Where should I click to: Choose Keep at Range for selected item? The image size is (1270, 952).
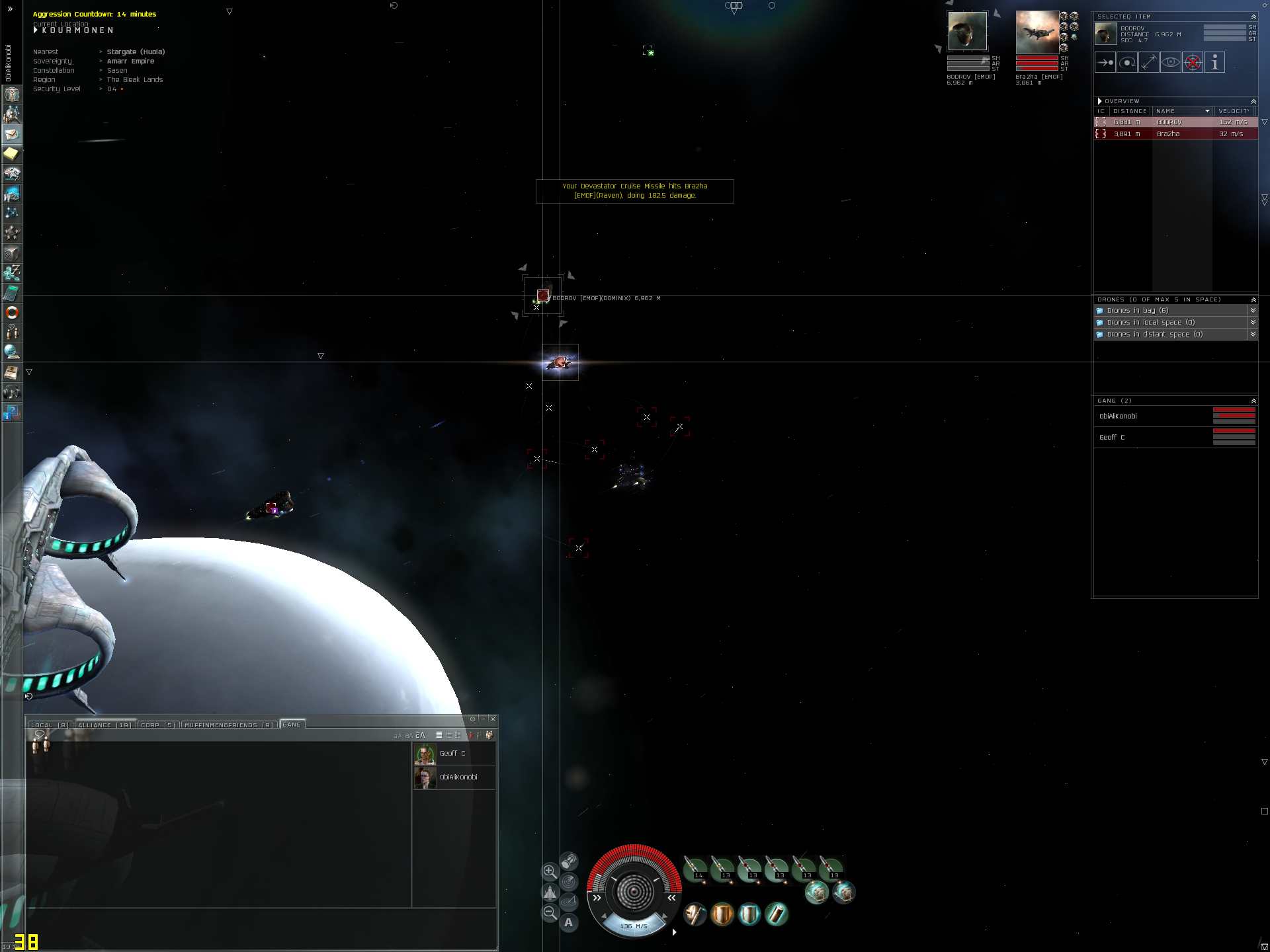(1149, 63)
